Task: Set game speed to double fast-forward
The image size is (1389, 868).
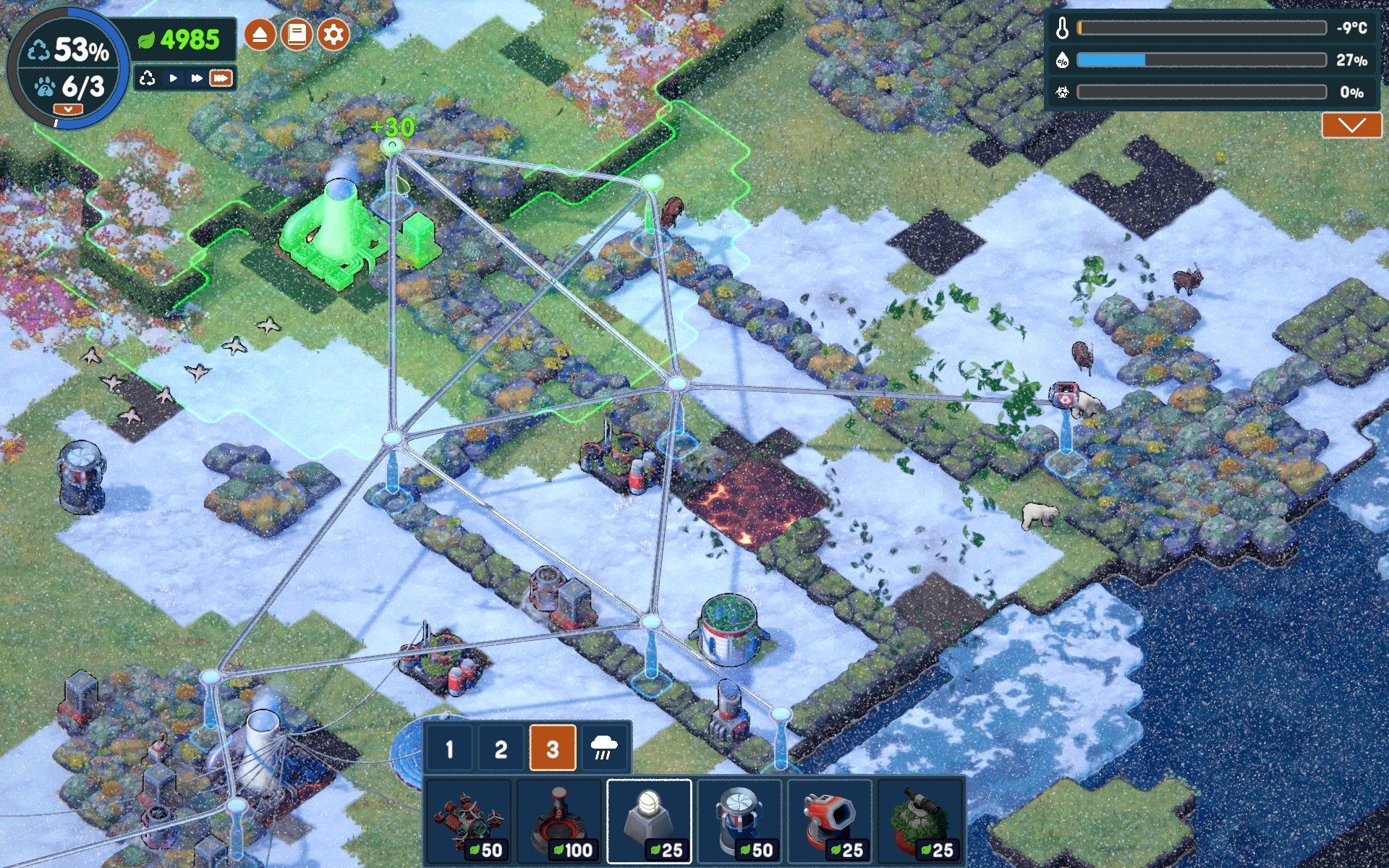Action: click(196, 78)
